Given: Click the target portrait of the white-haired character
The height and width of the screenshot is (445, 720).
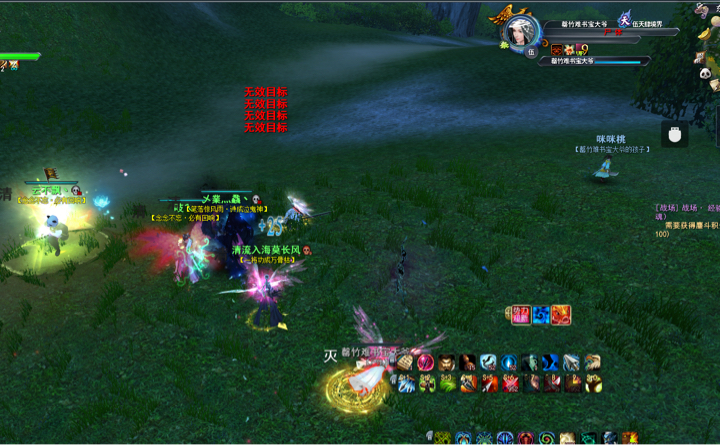Looking at the screenshot, I should tap(522, 30).
